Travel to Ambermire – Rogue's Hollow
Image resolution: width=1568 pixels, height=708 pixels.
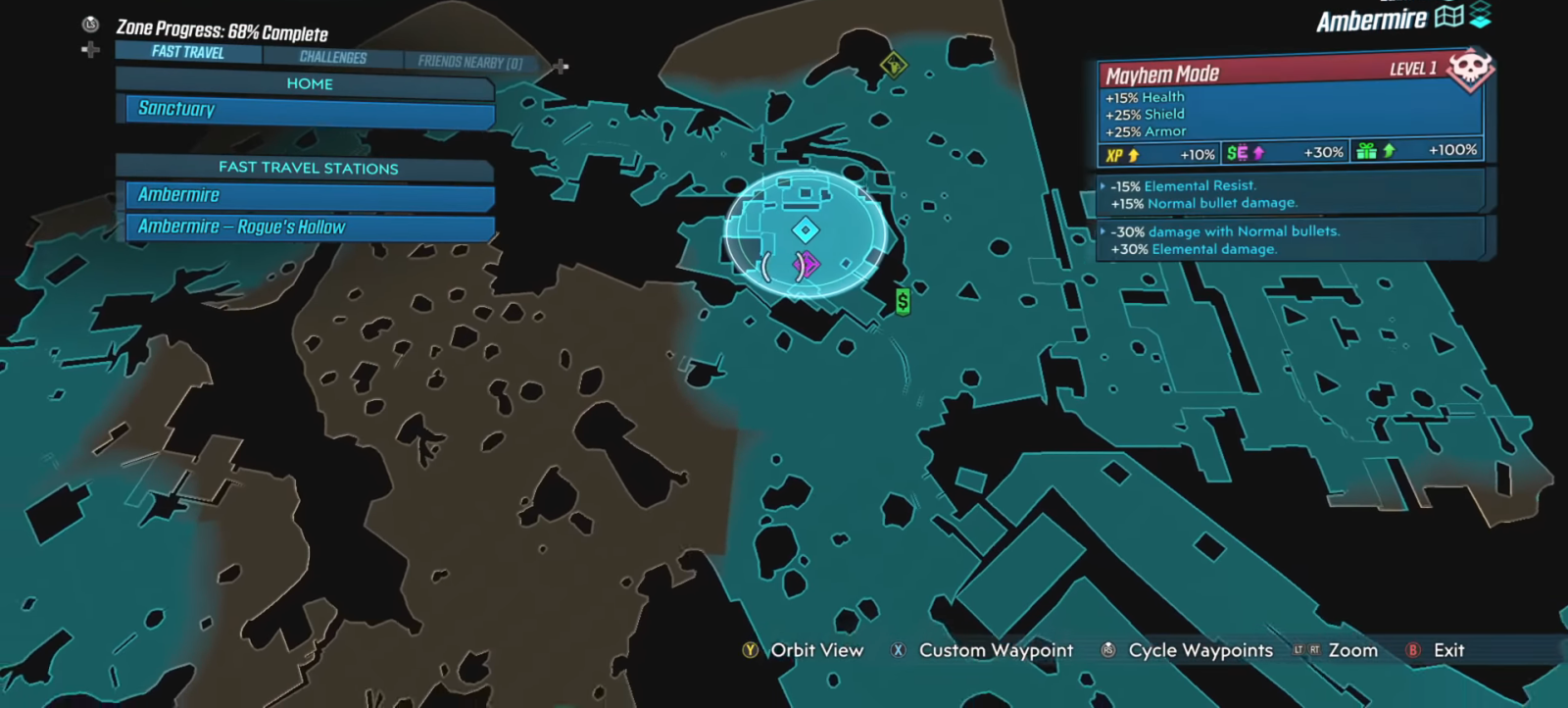point(309,228)
